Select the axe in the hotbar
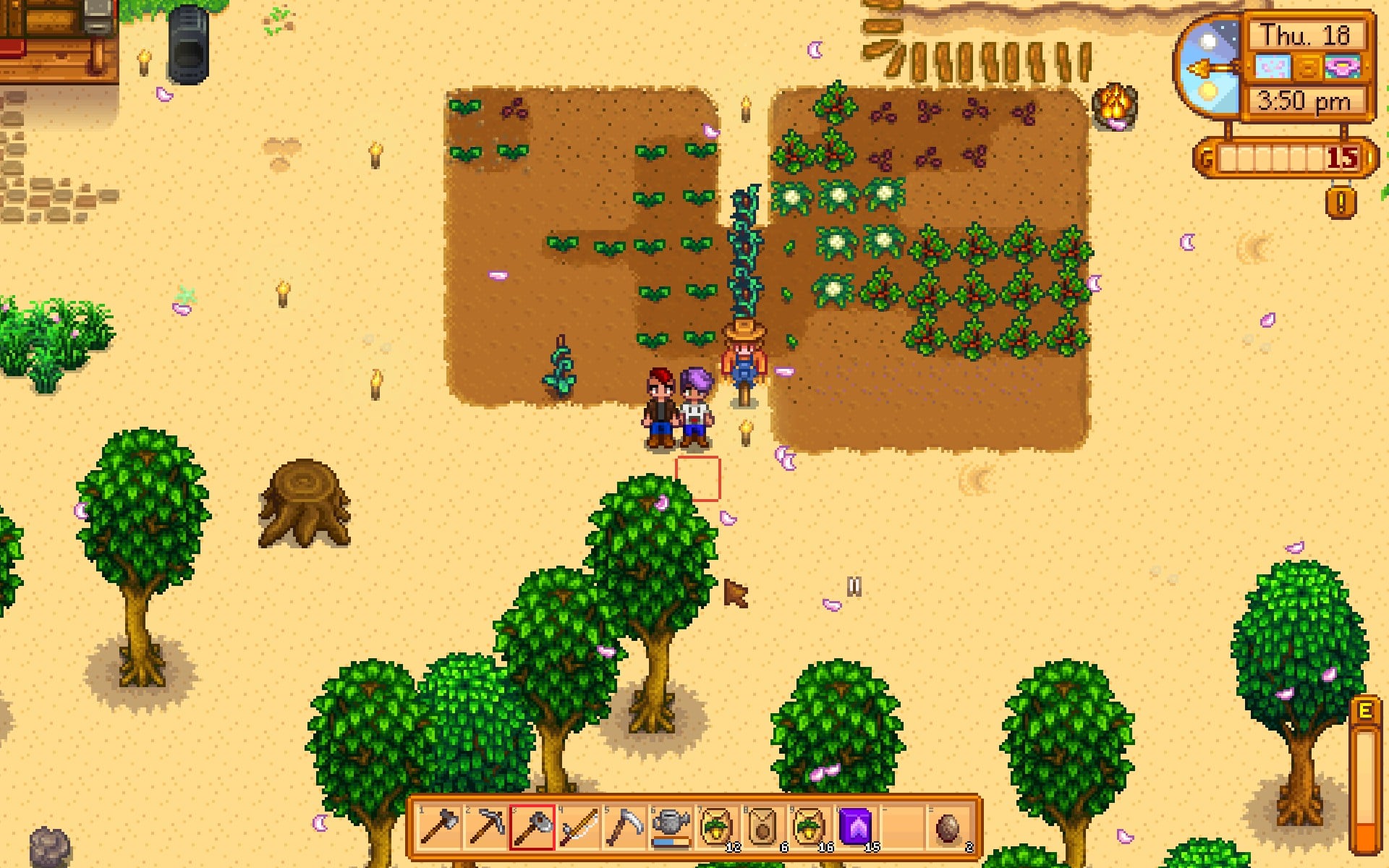The image size is (1389, 868). pos(439,827)
